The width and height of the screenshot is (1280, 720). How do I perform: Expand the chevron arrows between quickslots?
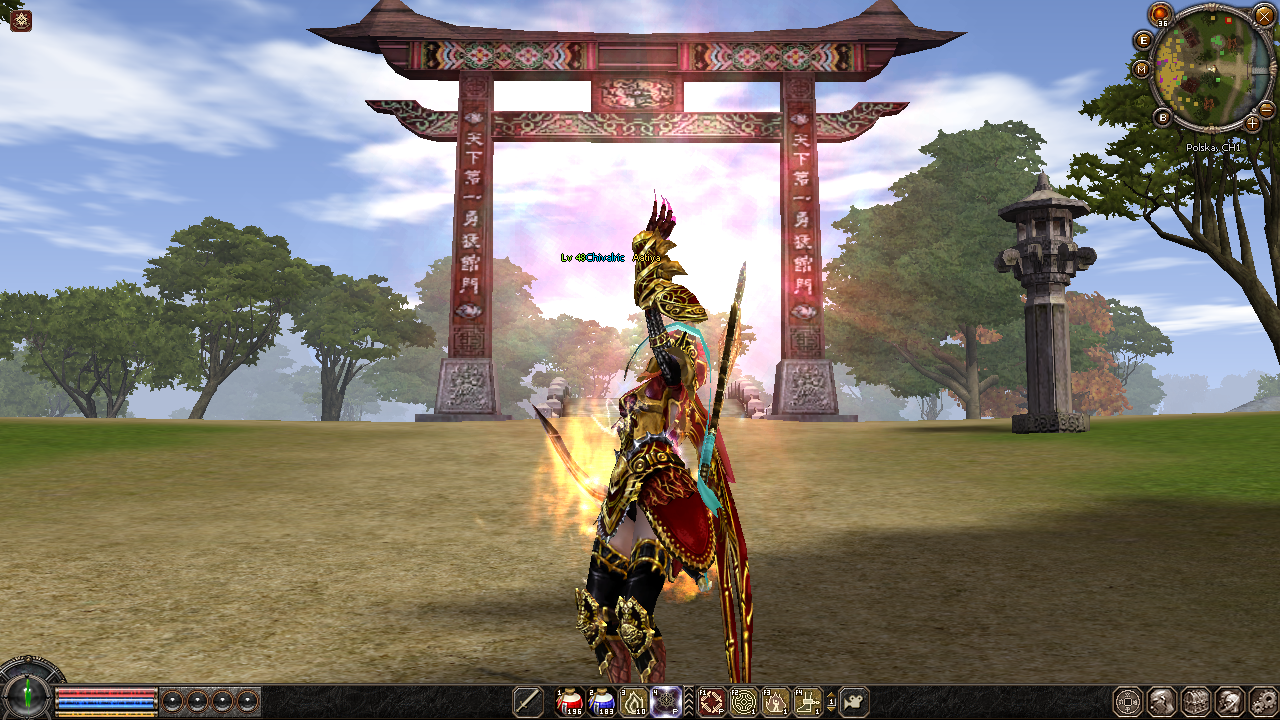(688, 701)
